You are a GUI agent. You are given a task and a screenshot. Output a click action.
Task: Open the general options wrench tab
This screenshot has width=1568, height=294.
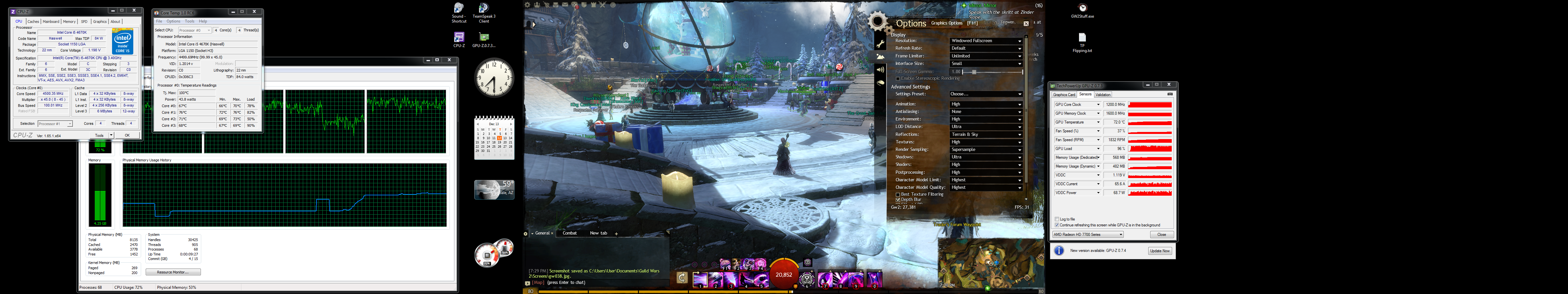click(x=880, y=44)
